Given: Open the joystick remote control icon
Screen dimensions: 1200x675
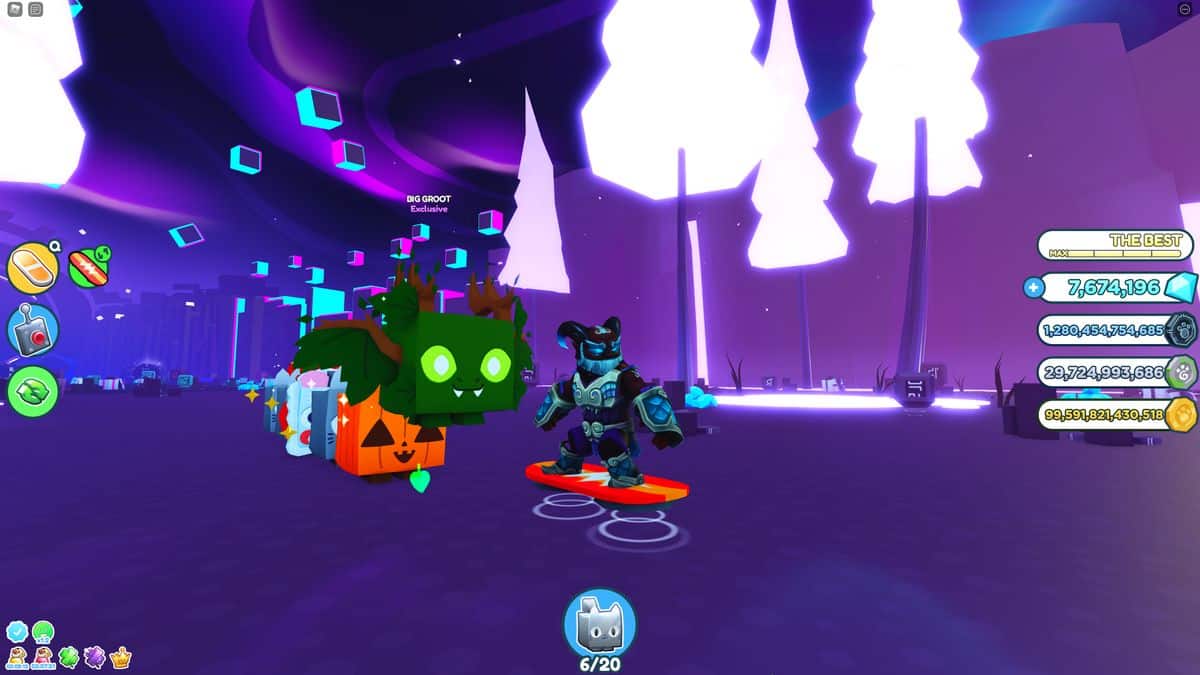Looking at the screenshot, I should pos(33,328).
